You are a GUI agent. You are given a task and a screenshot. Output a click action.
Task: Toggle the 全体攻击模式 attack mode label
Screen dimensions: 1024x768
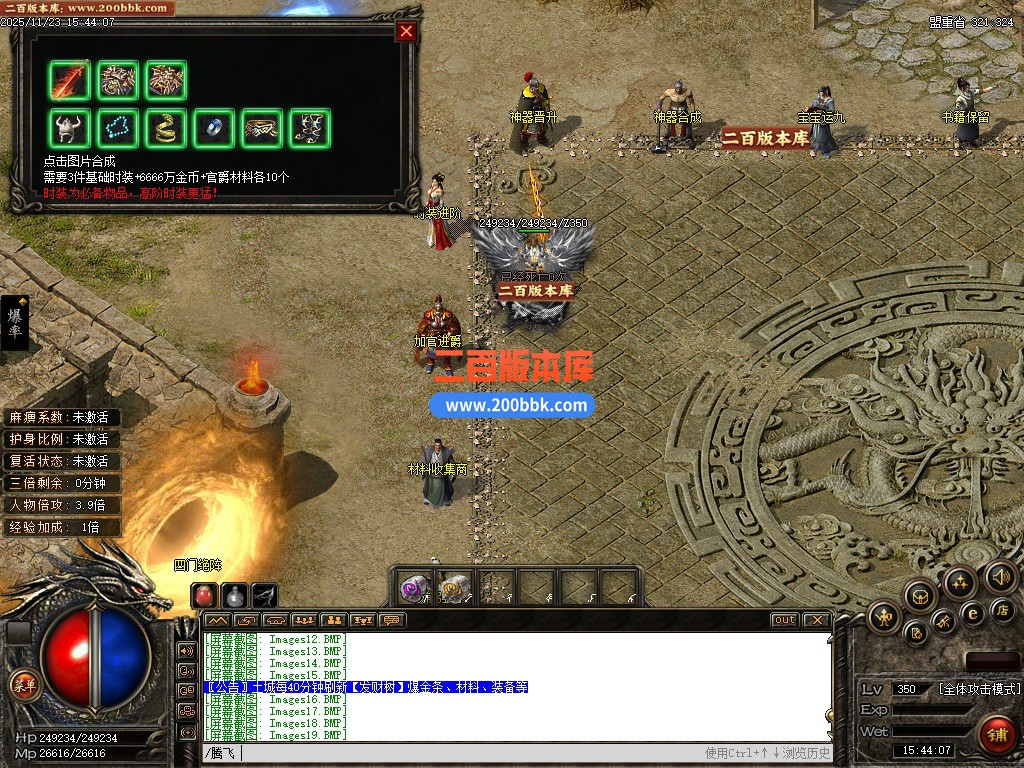979,689
